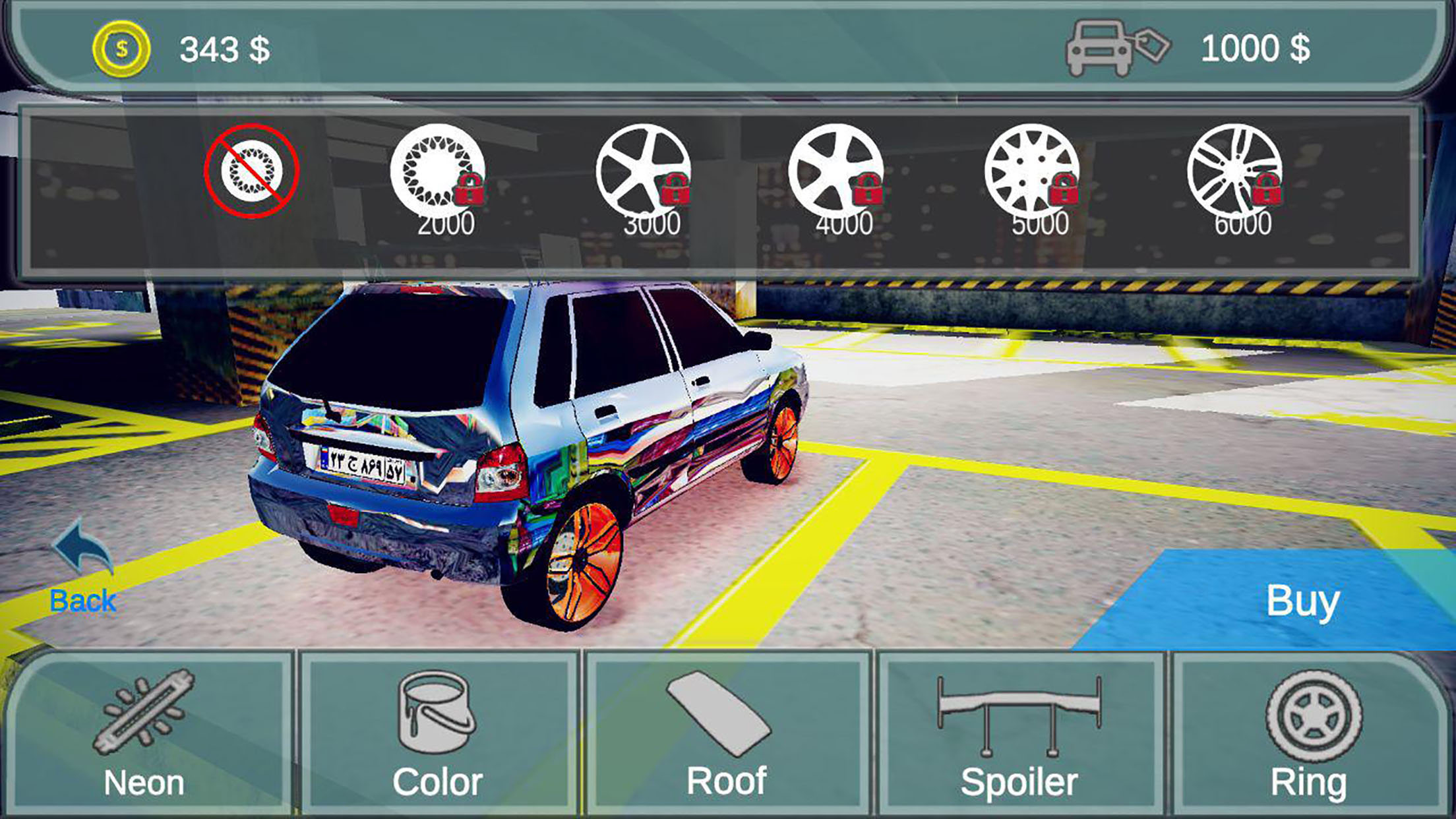Screen dimensions: 1456x819
Task: Choose the locked 5000 rim
Action: point(1032,173)
